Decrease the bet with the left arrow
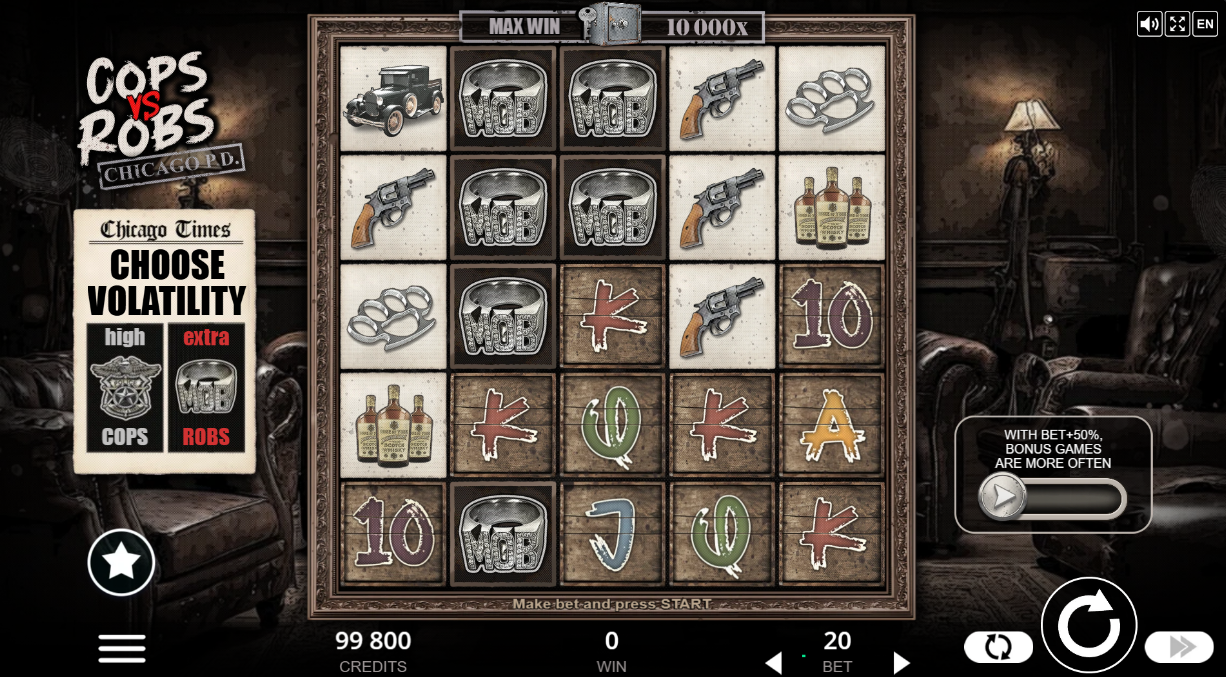Screen dimensions: 1226x677 point(772,662)
